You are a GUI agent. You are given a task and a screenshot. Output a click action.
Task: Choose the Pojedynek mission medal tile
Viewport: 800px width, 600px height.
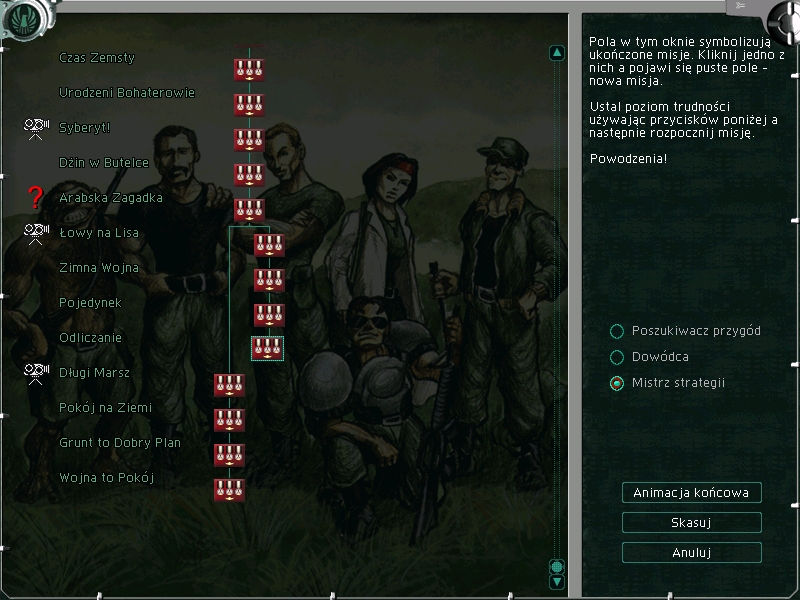[x=269, y=315]
